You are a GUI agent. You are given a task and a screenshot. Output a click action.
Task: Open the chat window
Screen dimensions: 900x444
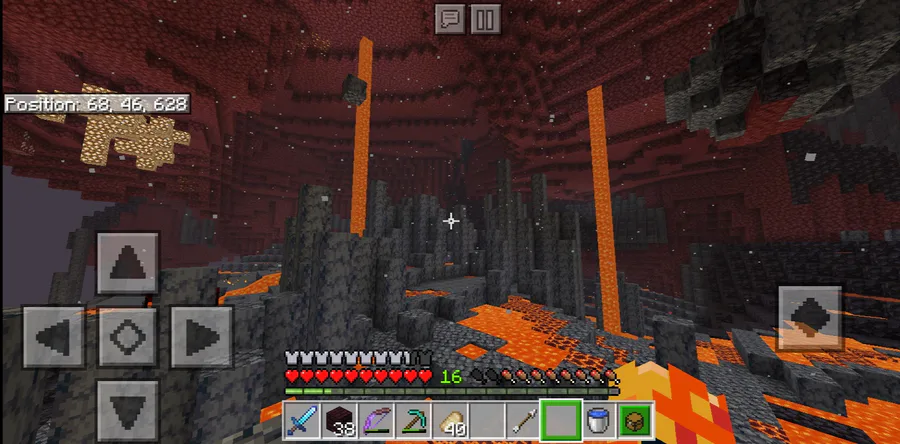coord(450,18)
